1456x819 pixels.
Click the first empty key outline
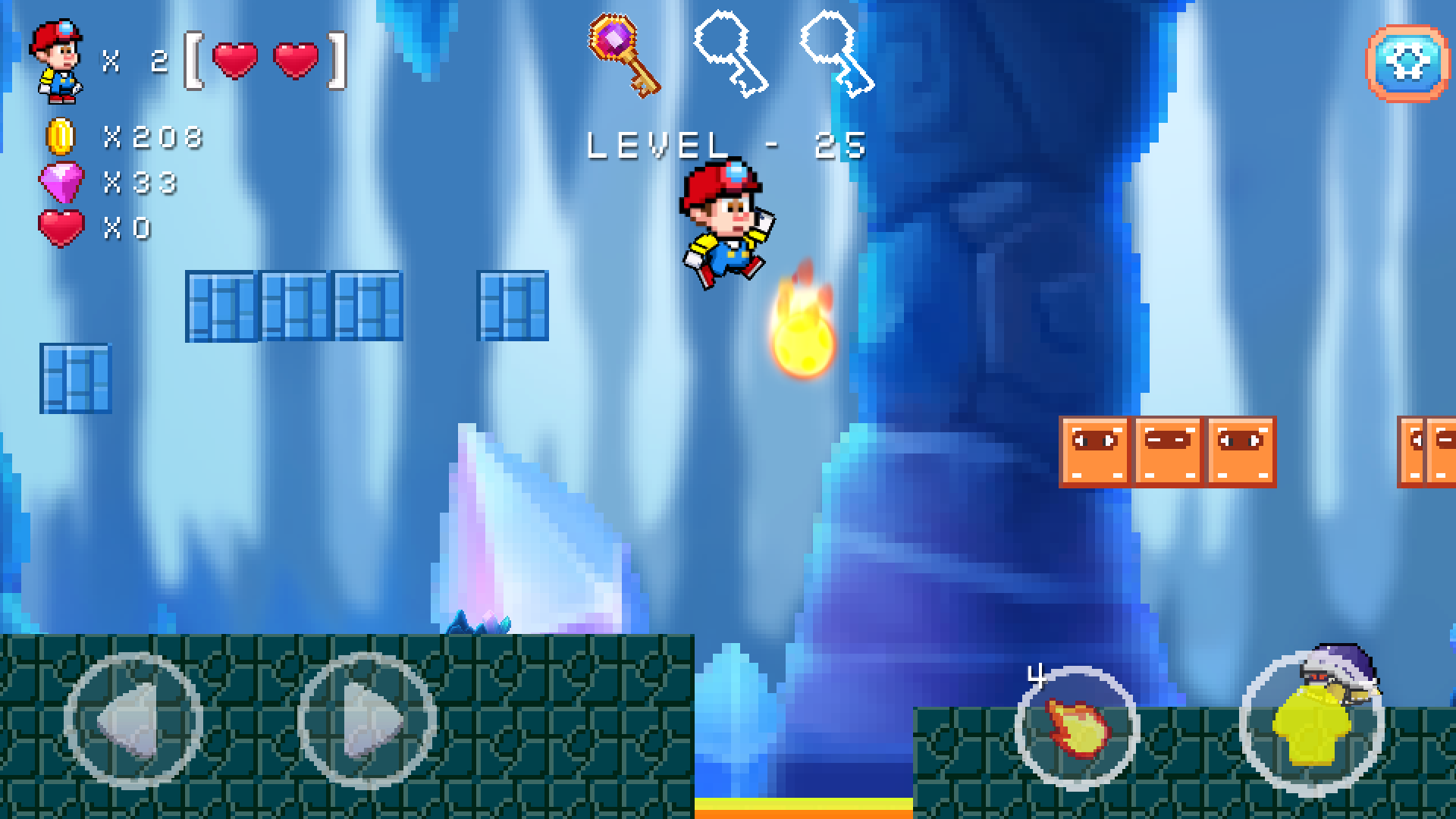tap(732, 52)
